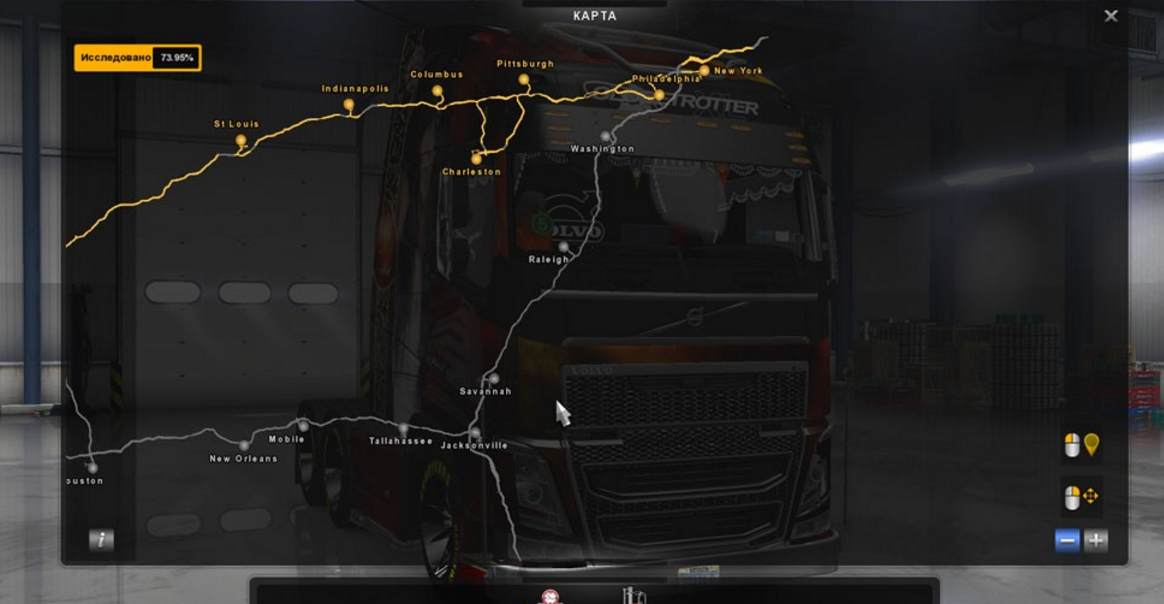Screen dimensions: 1164x604
Task: Select the Jacksonville city marker
Action: pyautogui.click(x=475, y=433)
